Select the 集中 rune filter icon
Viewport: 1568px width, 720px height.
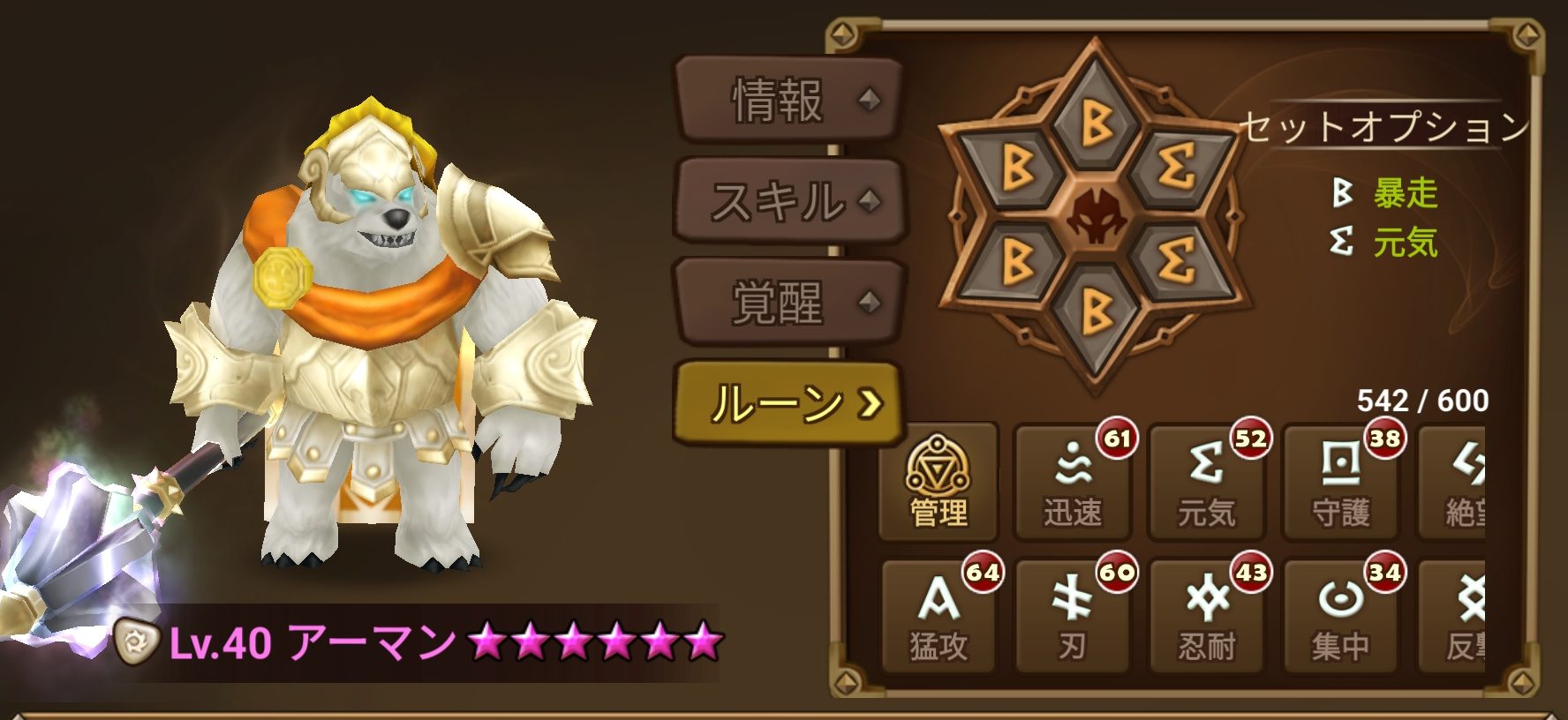coord(1338,613)
